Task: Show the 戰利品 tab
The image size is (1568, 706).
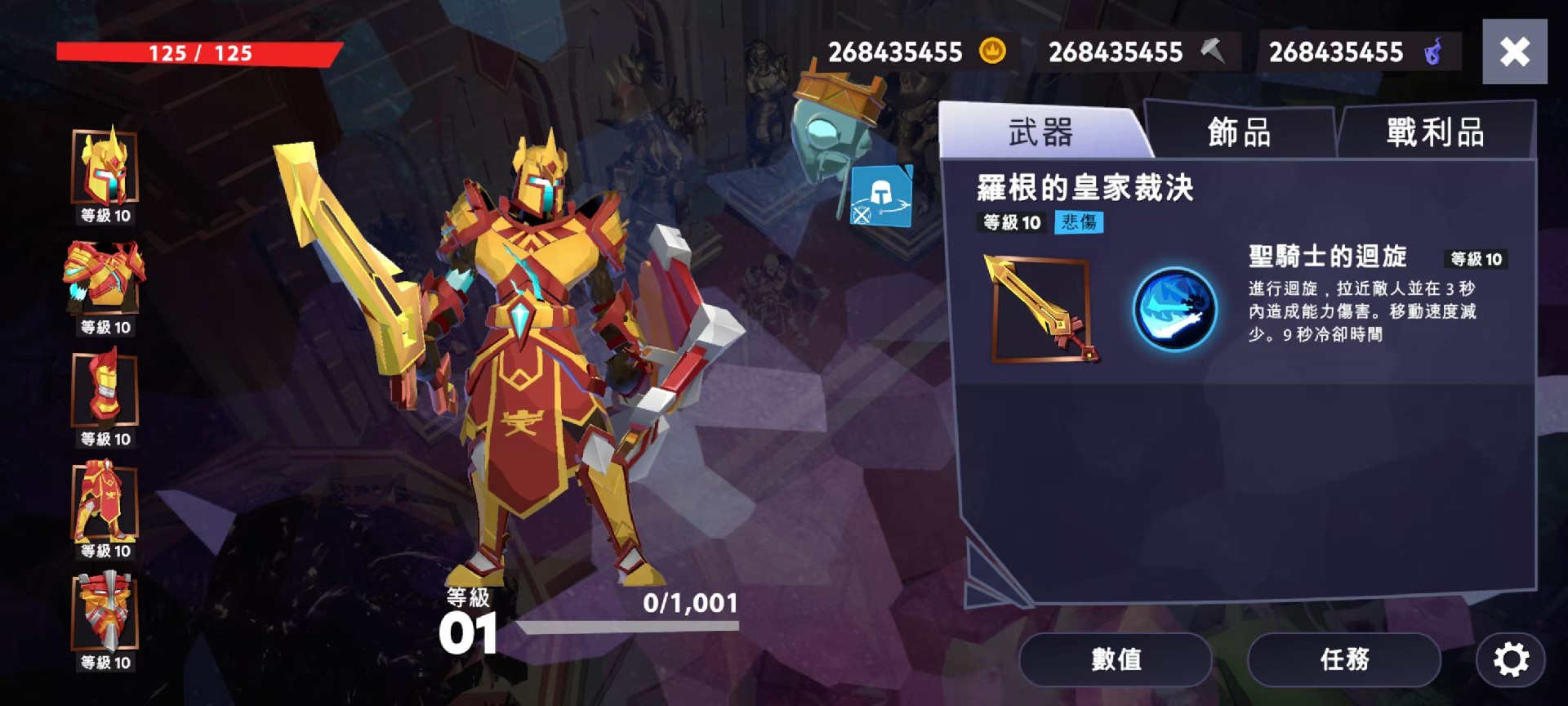Action: click(1435, 132)
